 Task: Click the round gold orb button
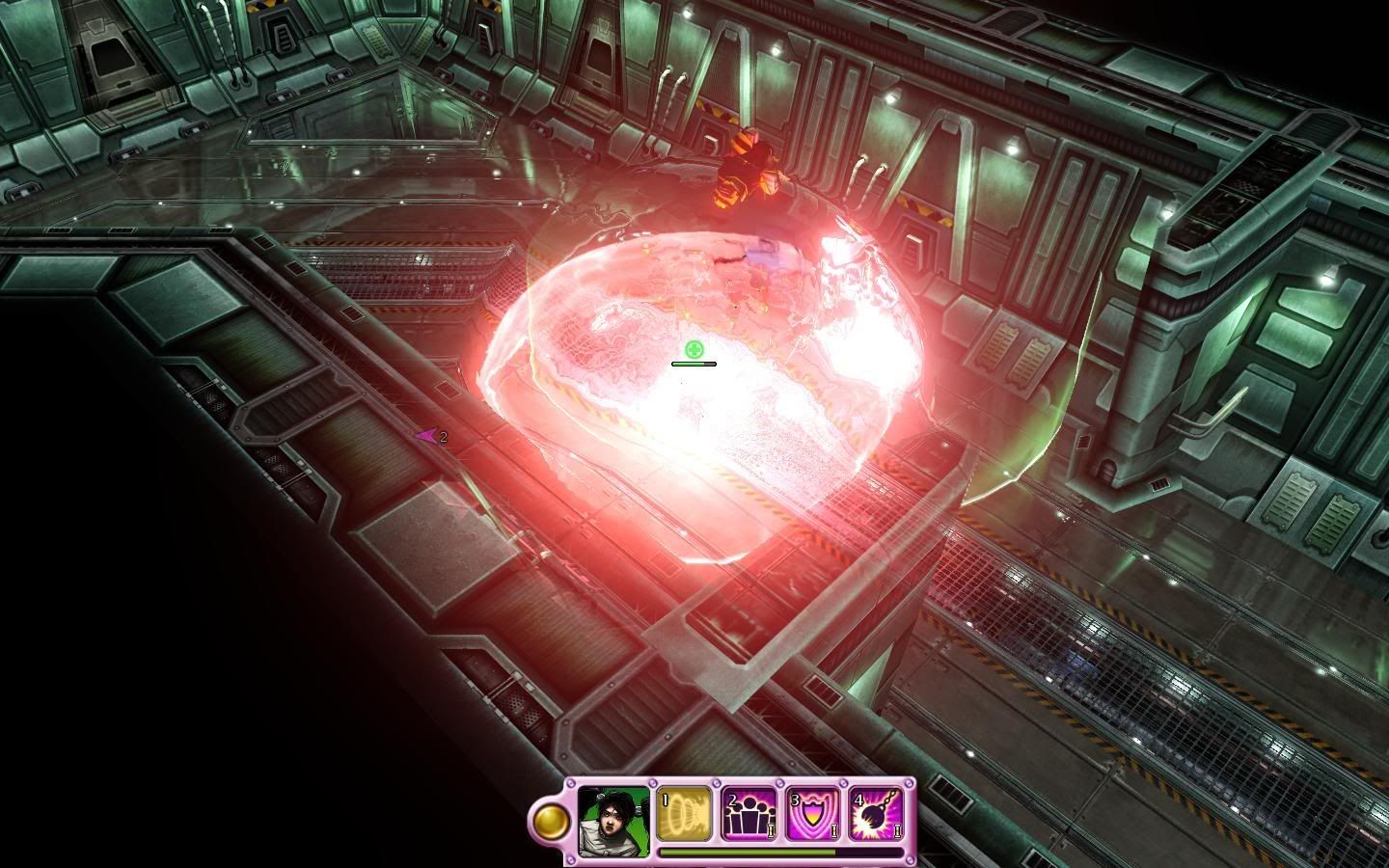click(552, 820)
